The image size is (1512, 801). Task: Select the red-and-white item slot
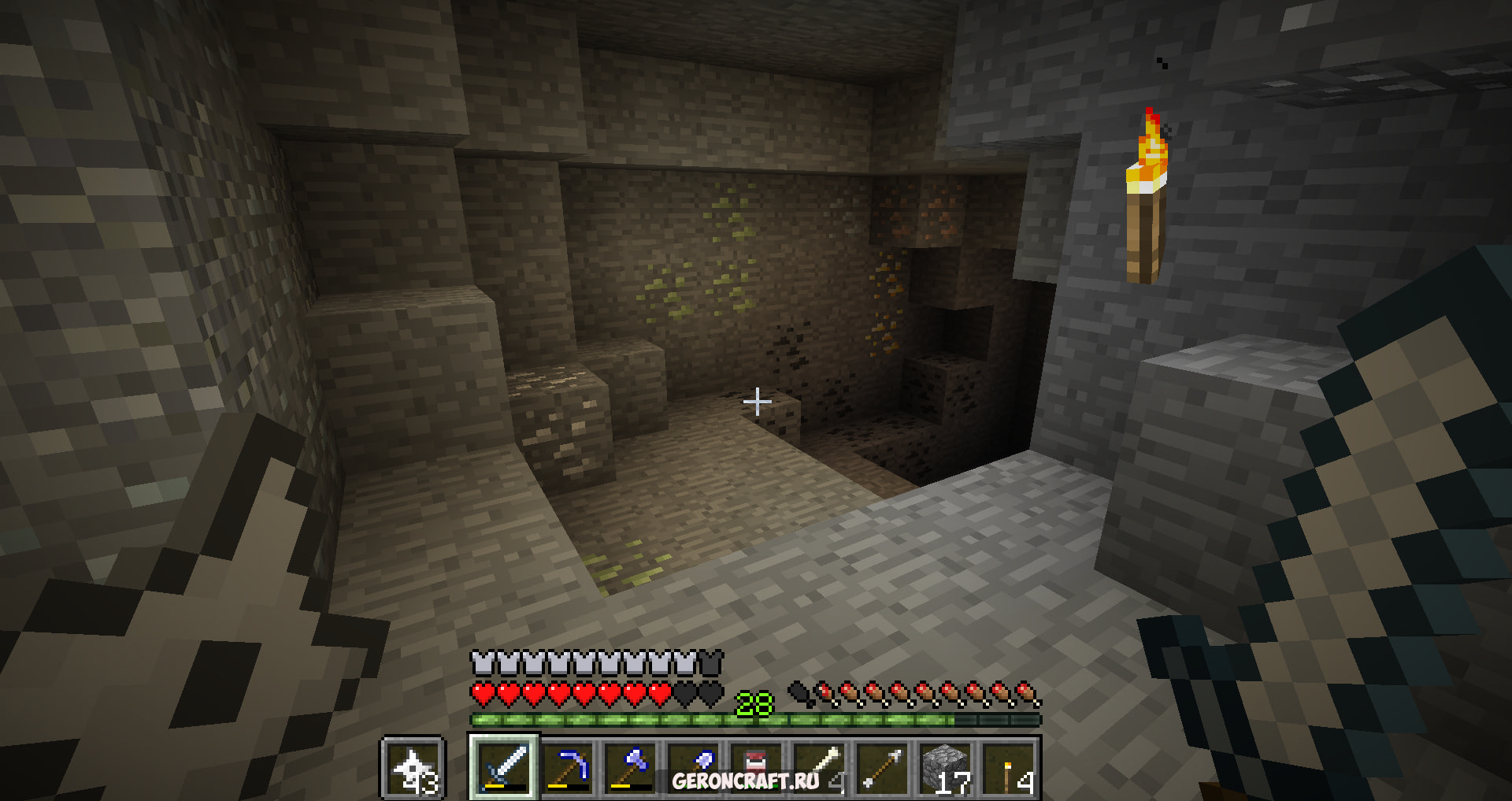pos(756,767)
